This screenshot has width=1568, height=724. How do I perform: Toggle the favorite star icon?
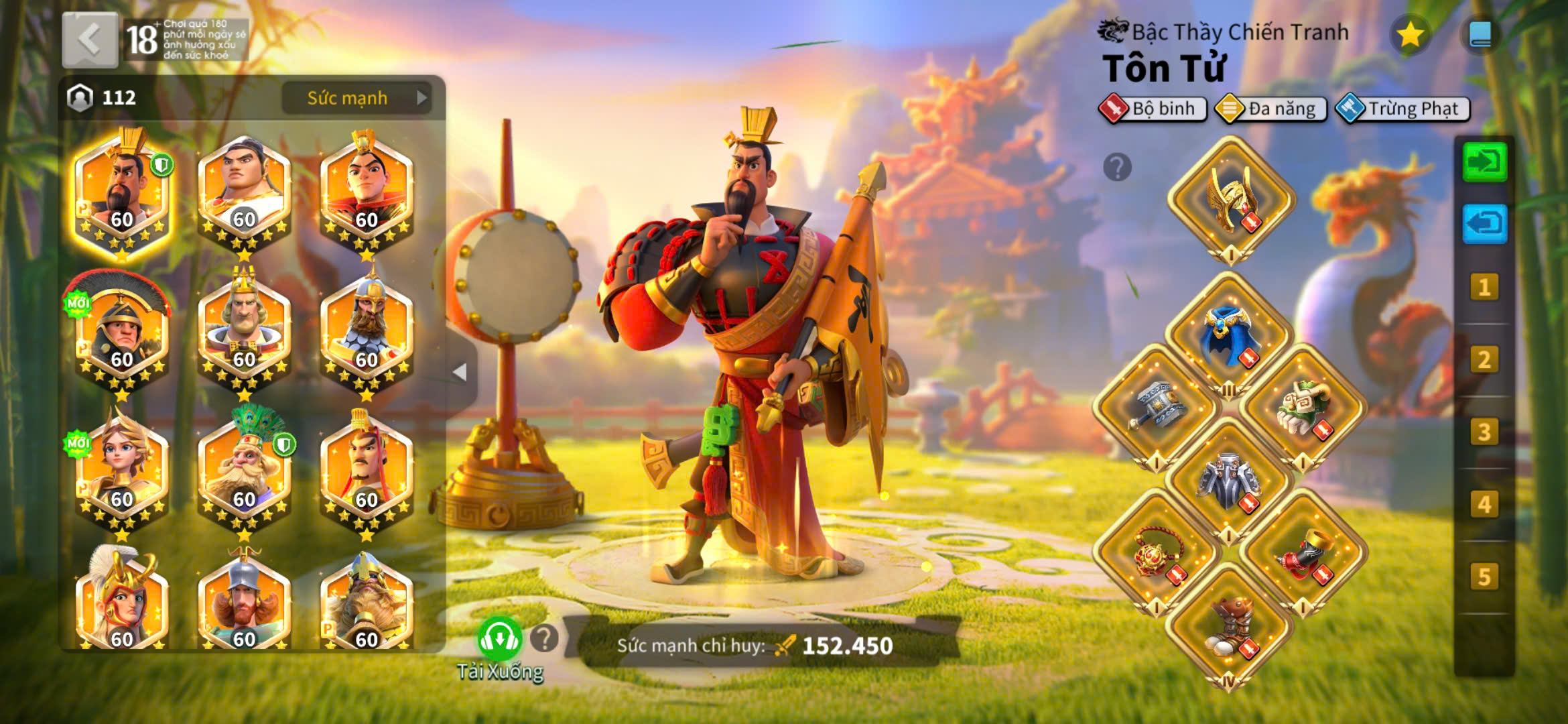click(x=1410, y=35)
